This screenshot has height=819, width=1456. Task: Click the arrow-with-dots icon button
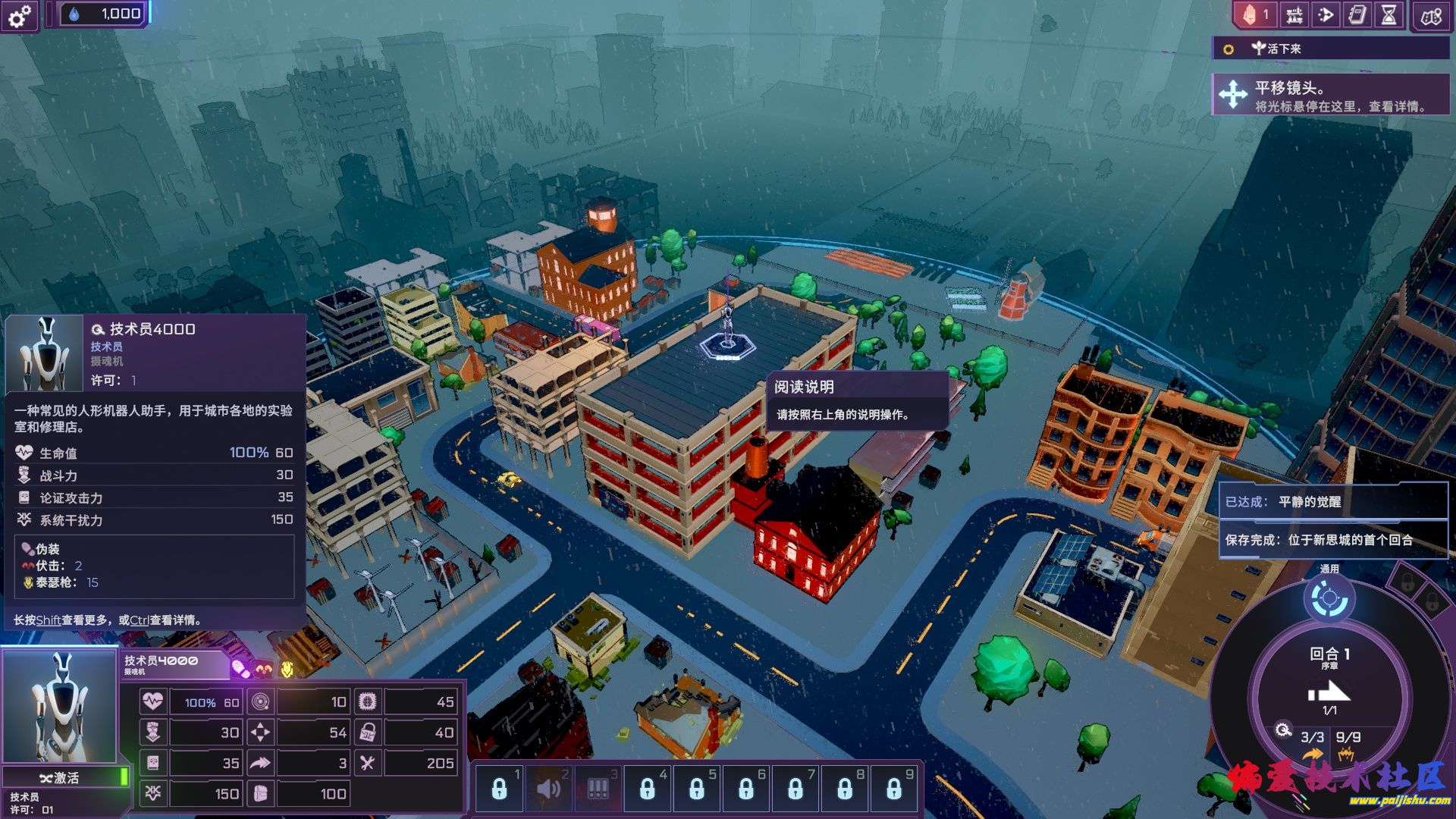(1326, 15)
